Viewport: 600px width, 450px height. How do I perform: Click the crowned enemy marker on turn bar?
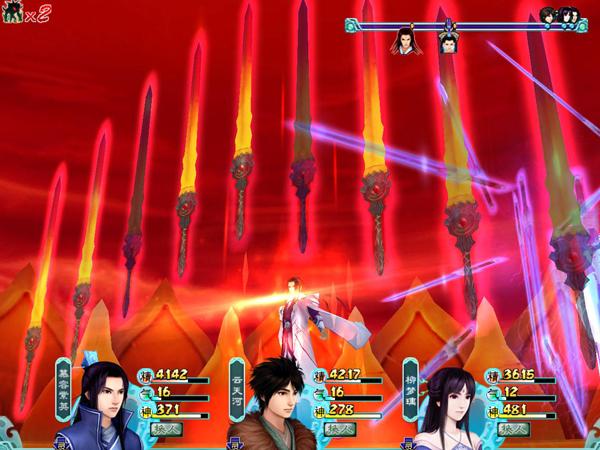(x=448, y=42)
